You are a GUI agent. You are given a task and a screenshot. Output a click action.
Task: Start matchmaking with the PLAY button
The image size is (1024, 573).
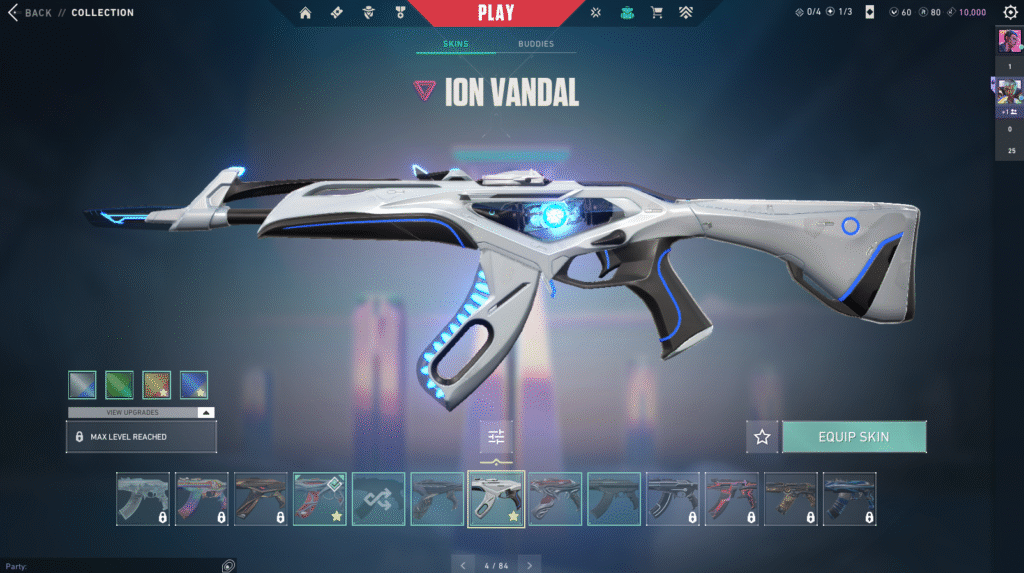(x=496, y=13)
